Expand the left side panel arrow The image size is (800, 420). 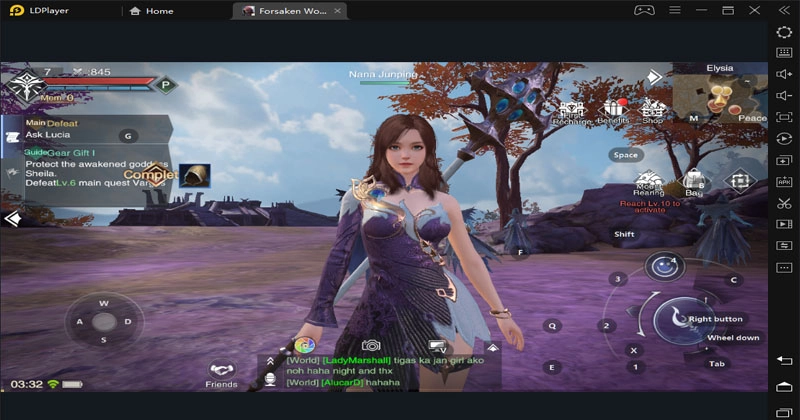(x=12, y=218)
